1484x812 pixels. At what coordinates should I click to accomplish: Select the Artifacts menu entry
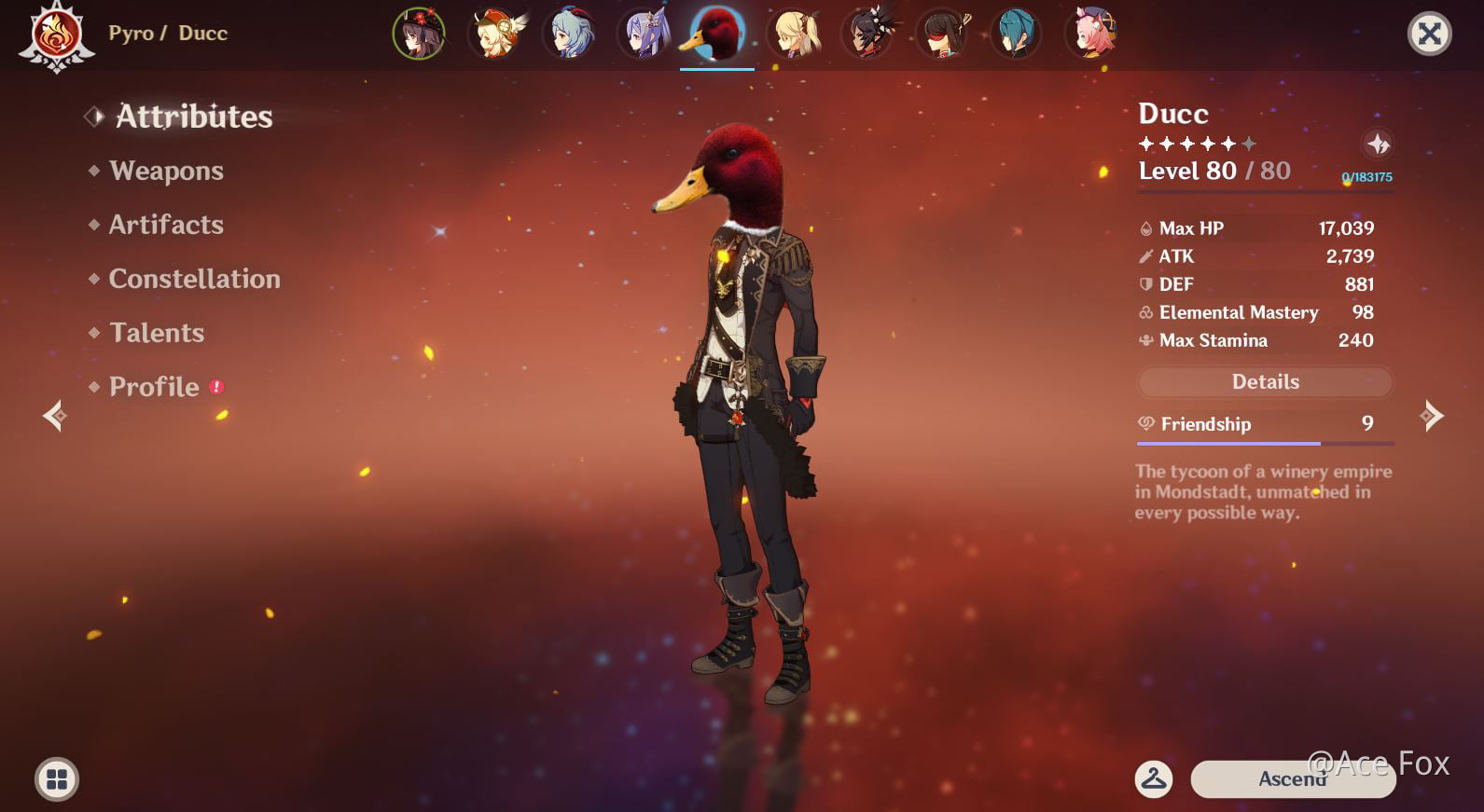coord(166,225)
